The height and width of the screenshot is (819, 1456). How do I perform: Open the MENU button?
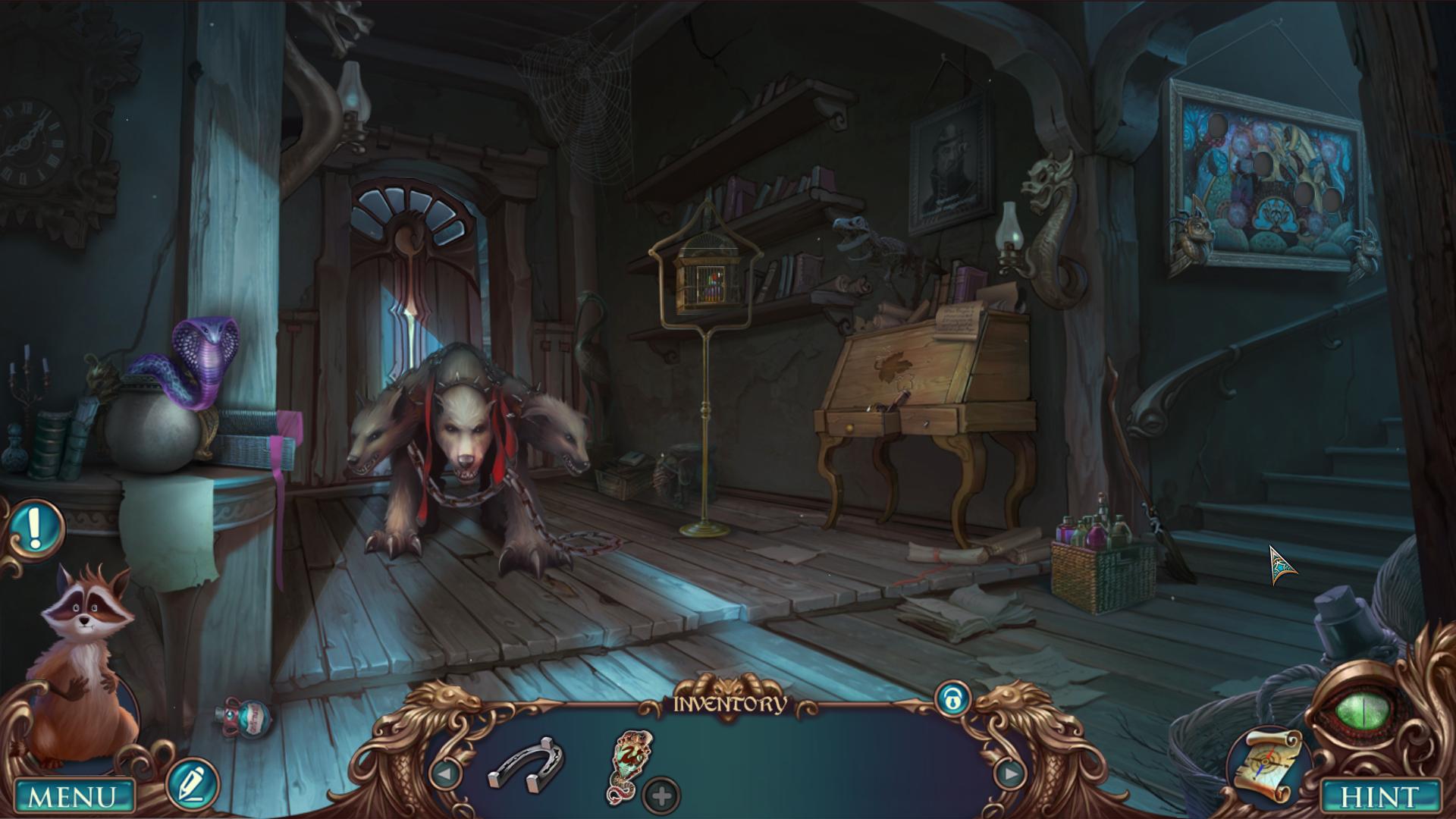tap(73, 797)
